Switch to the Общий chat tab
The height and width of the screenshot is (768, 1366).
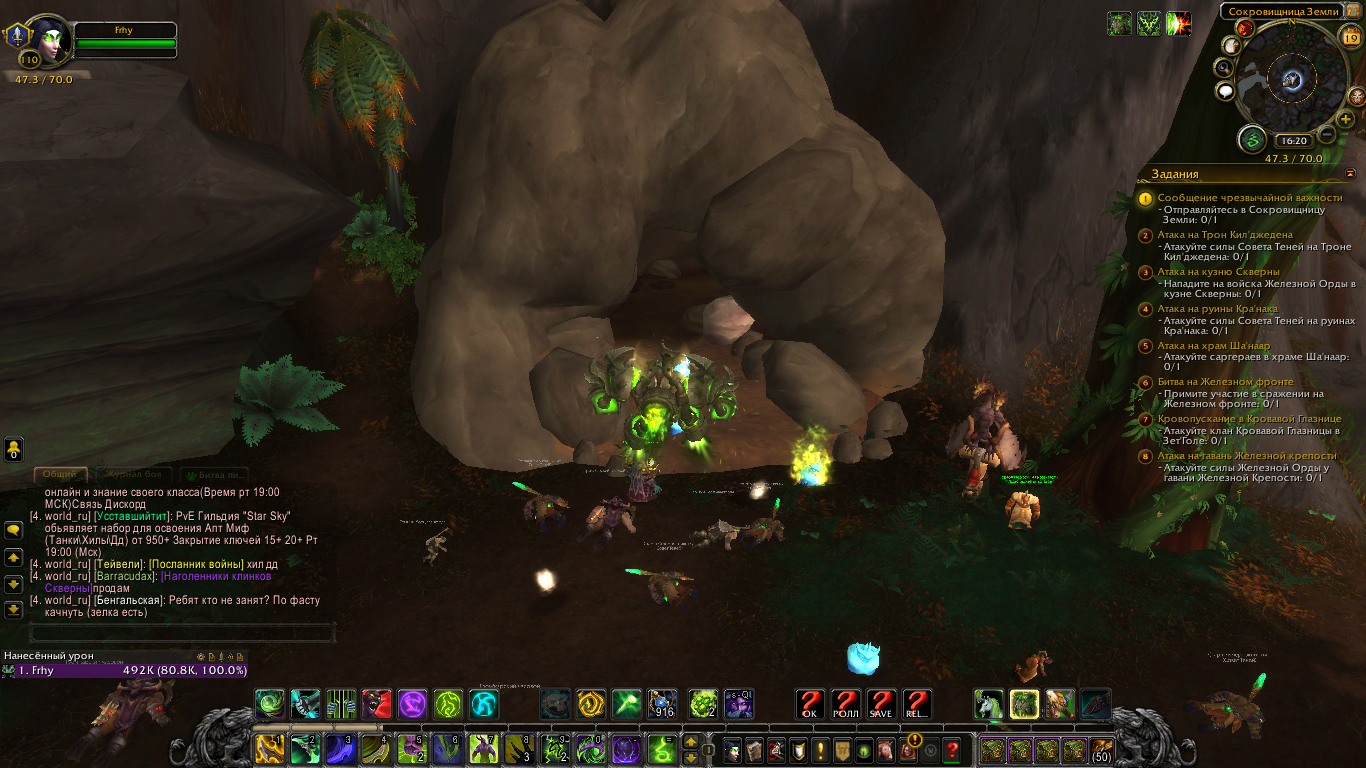(60, 475)
